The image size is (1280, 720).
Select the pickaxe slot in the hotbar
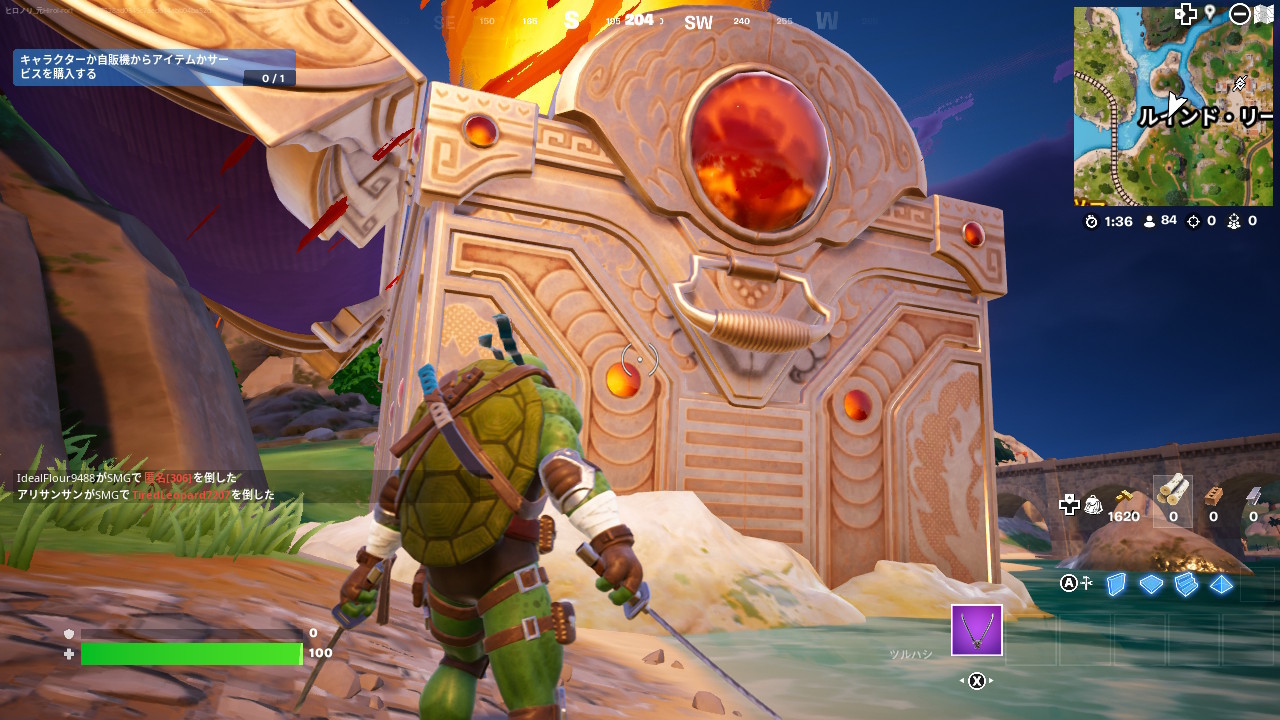(976, 630)
